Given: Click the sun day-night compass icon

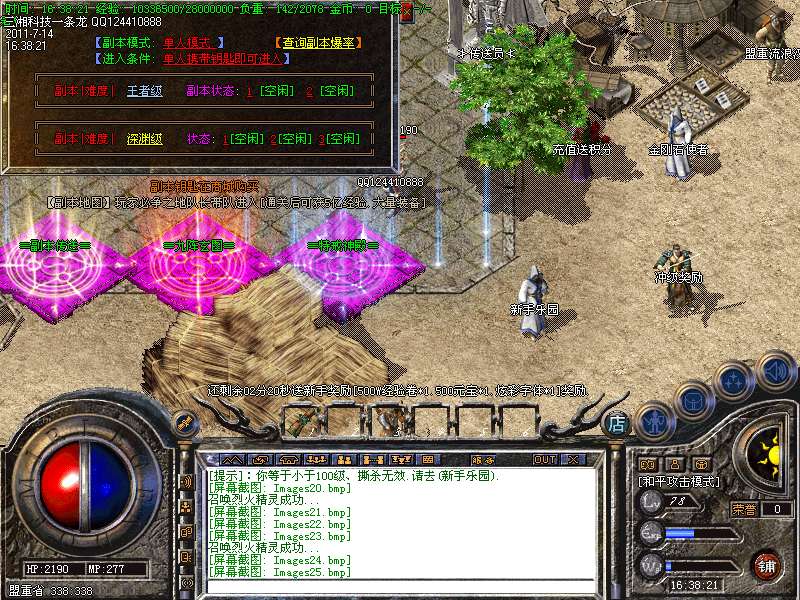Looking at the screenshot, I should pos(770,456).
